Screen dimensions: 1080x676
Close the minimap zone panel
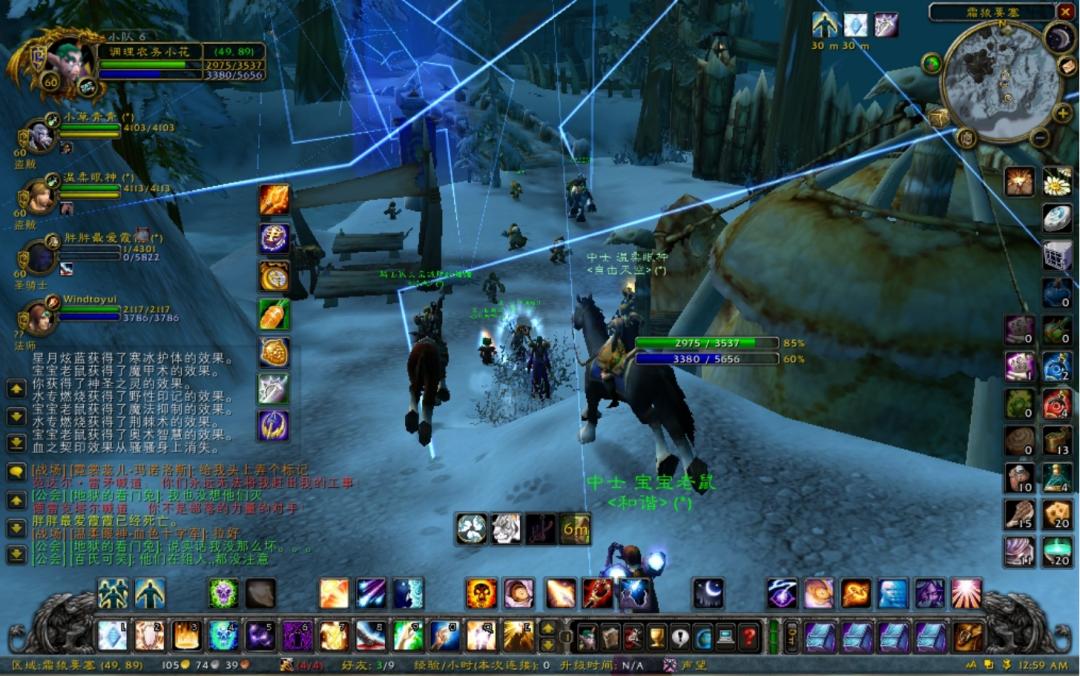(1064, 12)
